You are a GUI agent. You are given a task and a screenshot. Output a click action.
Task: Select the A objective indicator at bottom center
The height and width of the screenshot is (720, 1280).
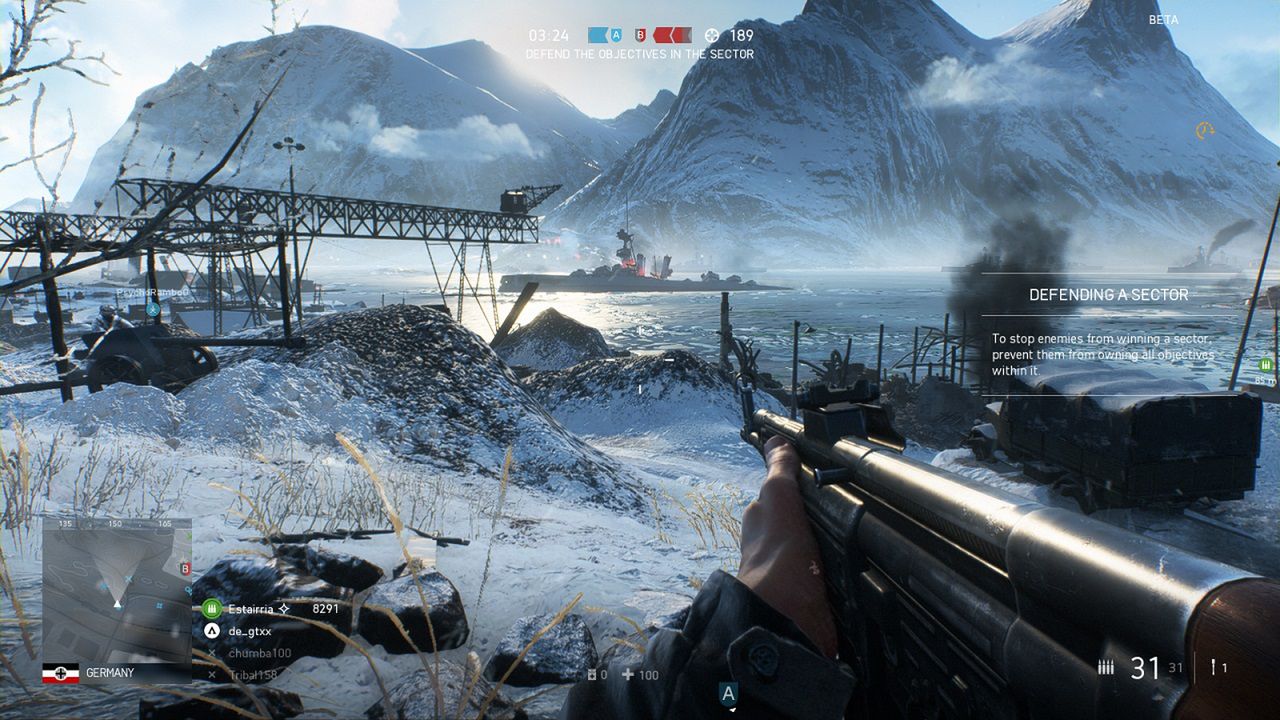coord(728,694)
